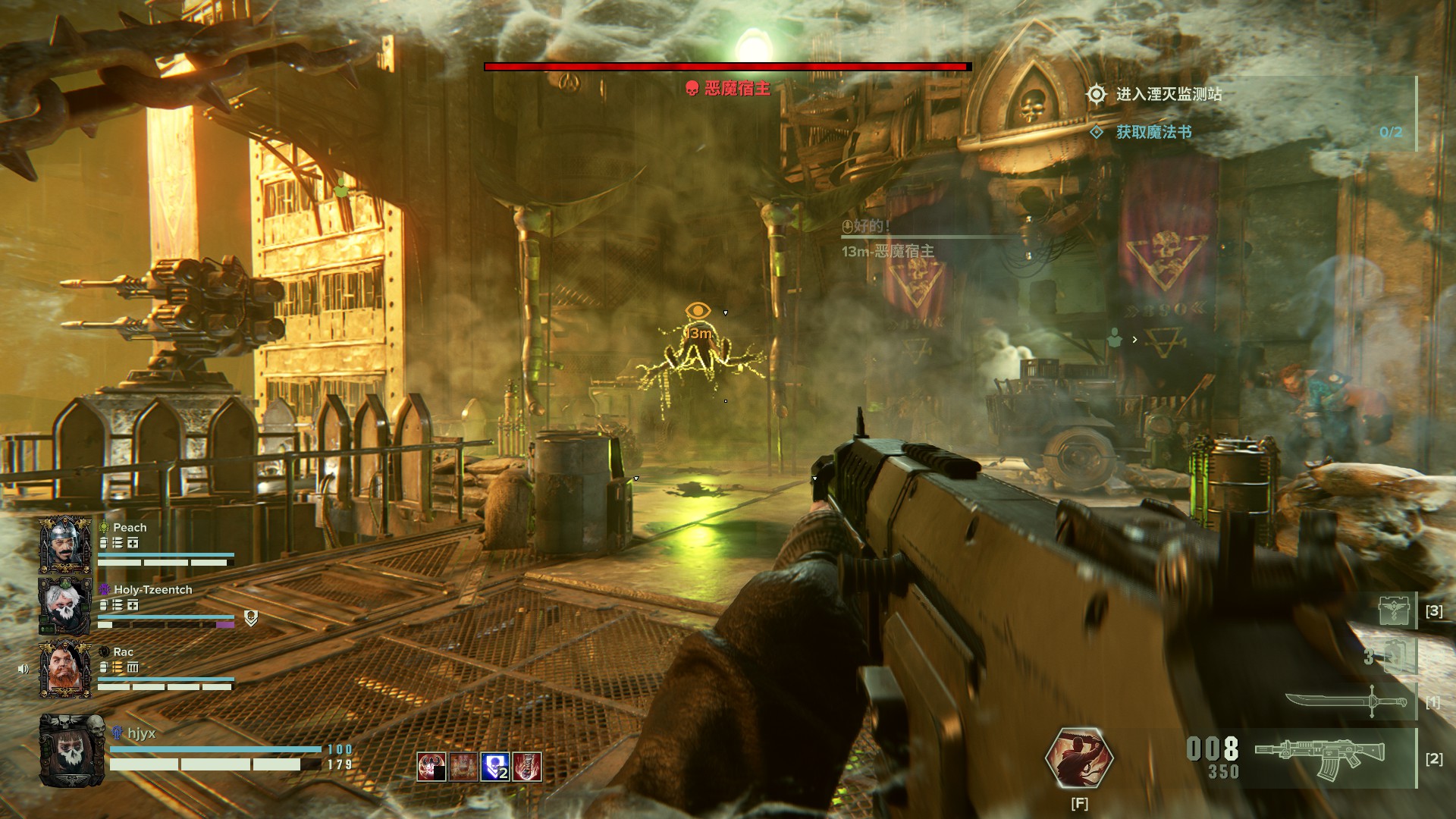Click the blue buff icon with 2 stacks
The height and width of the screenshot is (819, 1456).
[x=495, y=767]
